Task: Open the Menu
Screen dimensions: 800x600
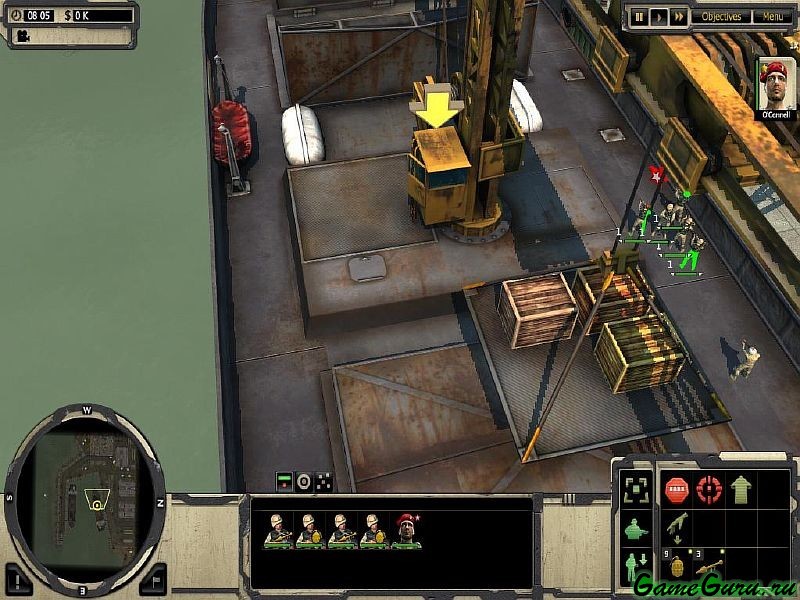Action: click(772, 16)
